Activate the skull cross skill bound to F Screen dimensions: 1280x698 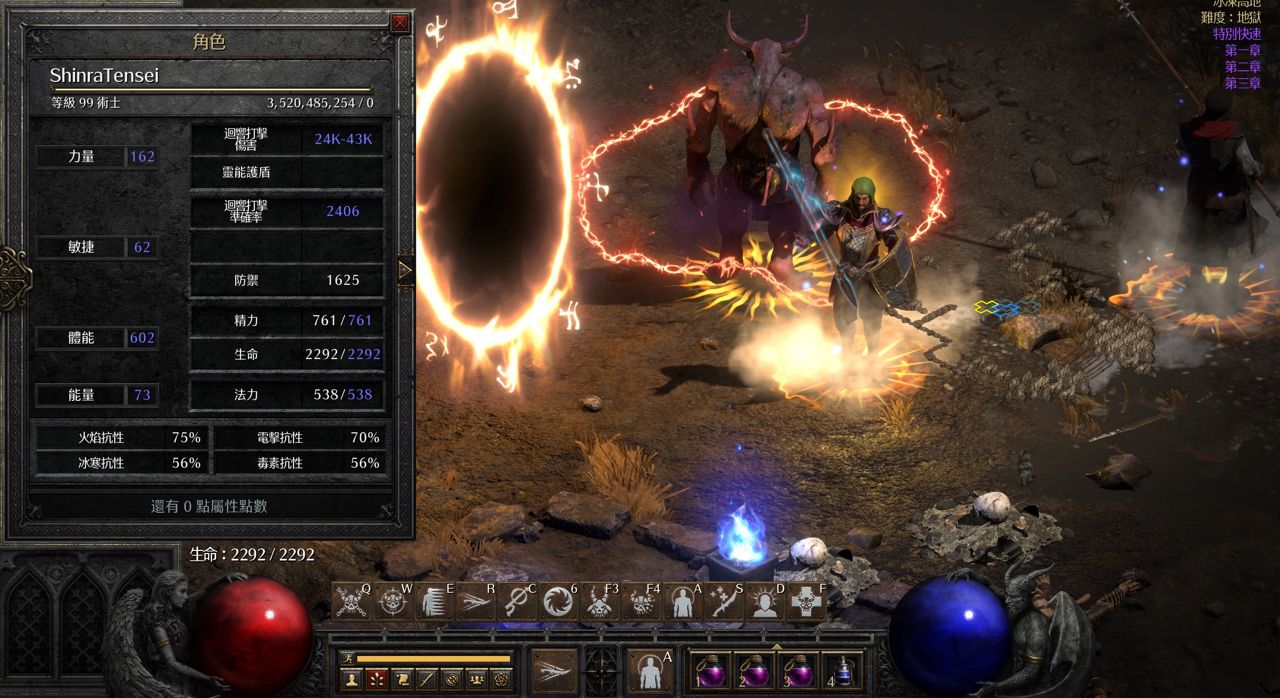coord(805,602)
